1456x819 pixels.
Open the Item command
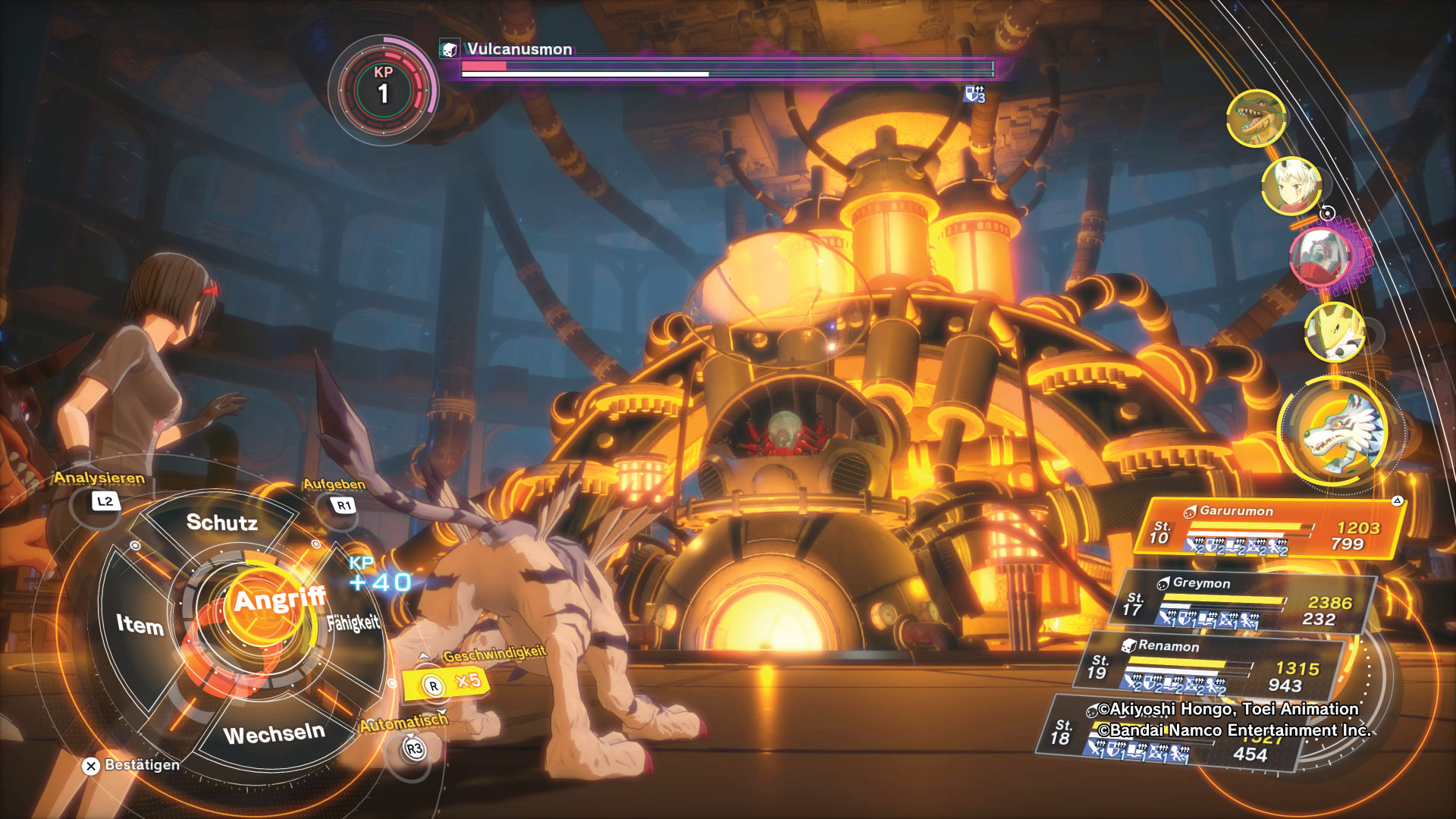coord(140,624)
